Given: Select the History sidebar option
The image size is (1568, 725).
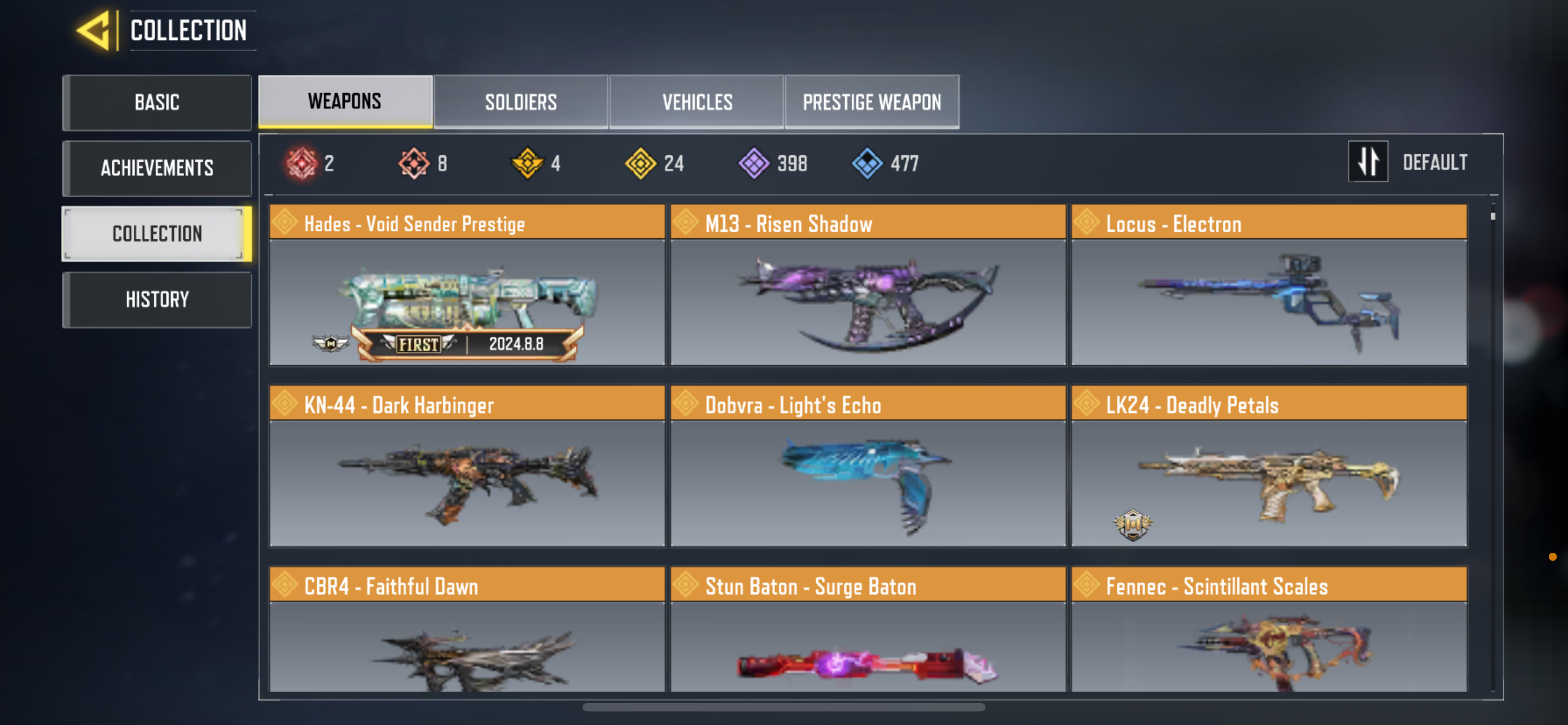Looking at the screenshot, I should tap(156, 298).
